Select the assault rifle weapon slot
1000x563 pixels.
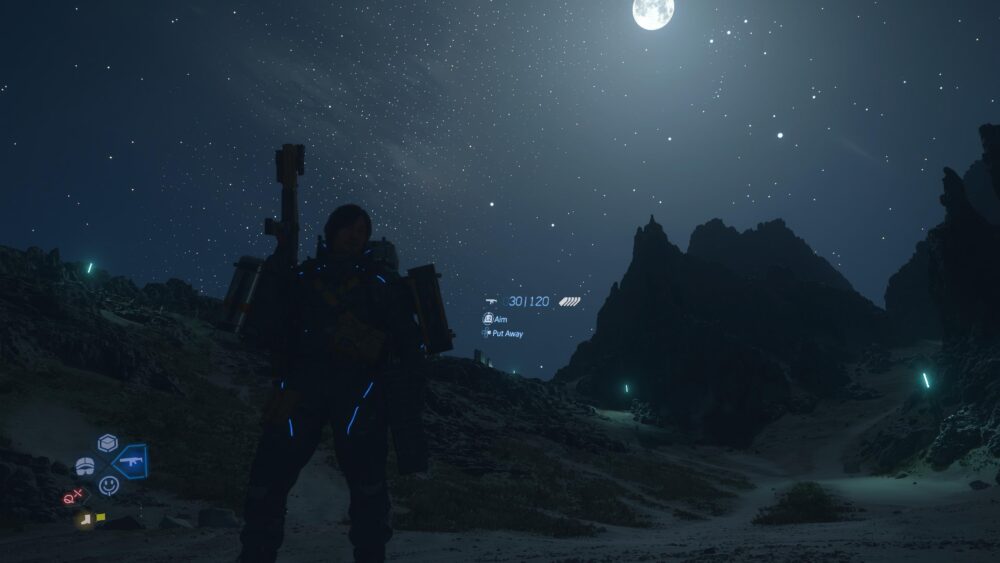130,462
